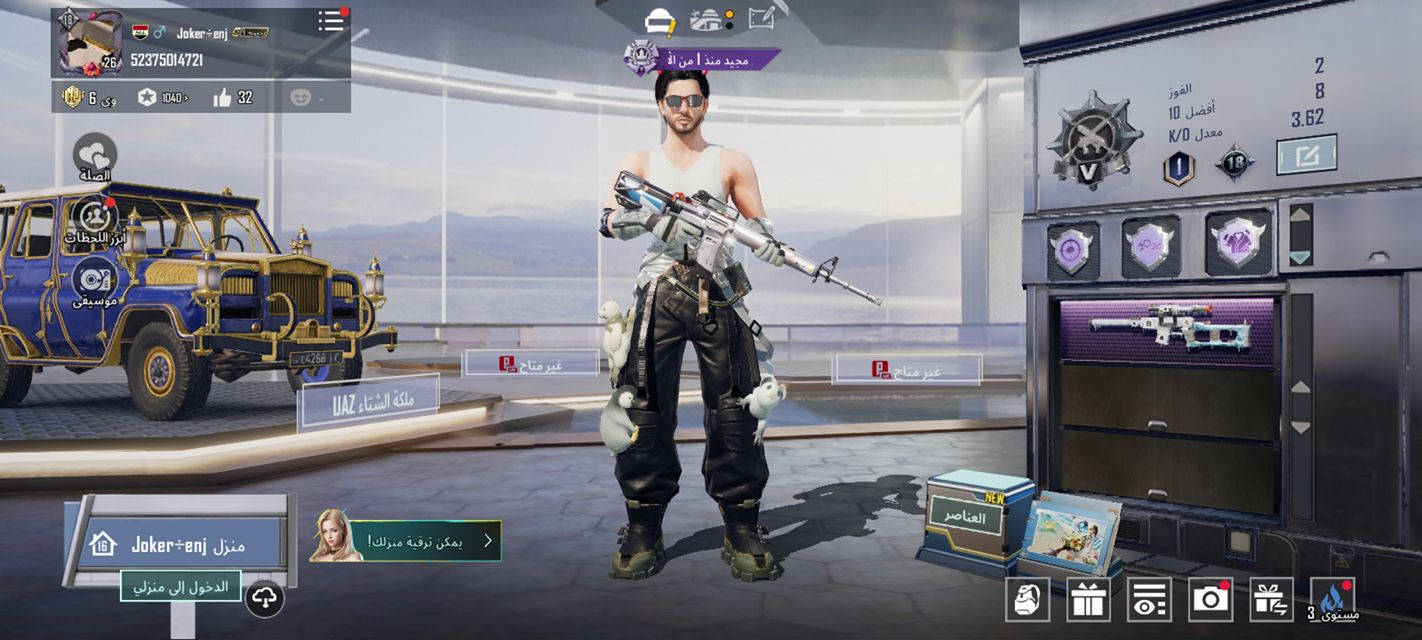Take a photo with the camera icon
This screenshot has height=640, width=1422.
[x=1210, y=599]
